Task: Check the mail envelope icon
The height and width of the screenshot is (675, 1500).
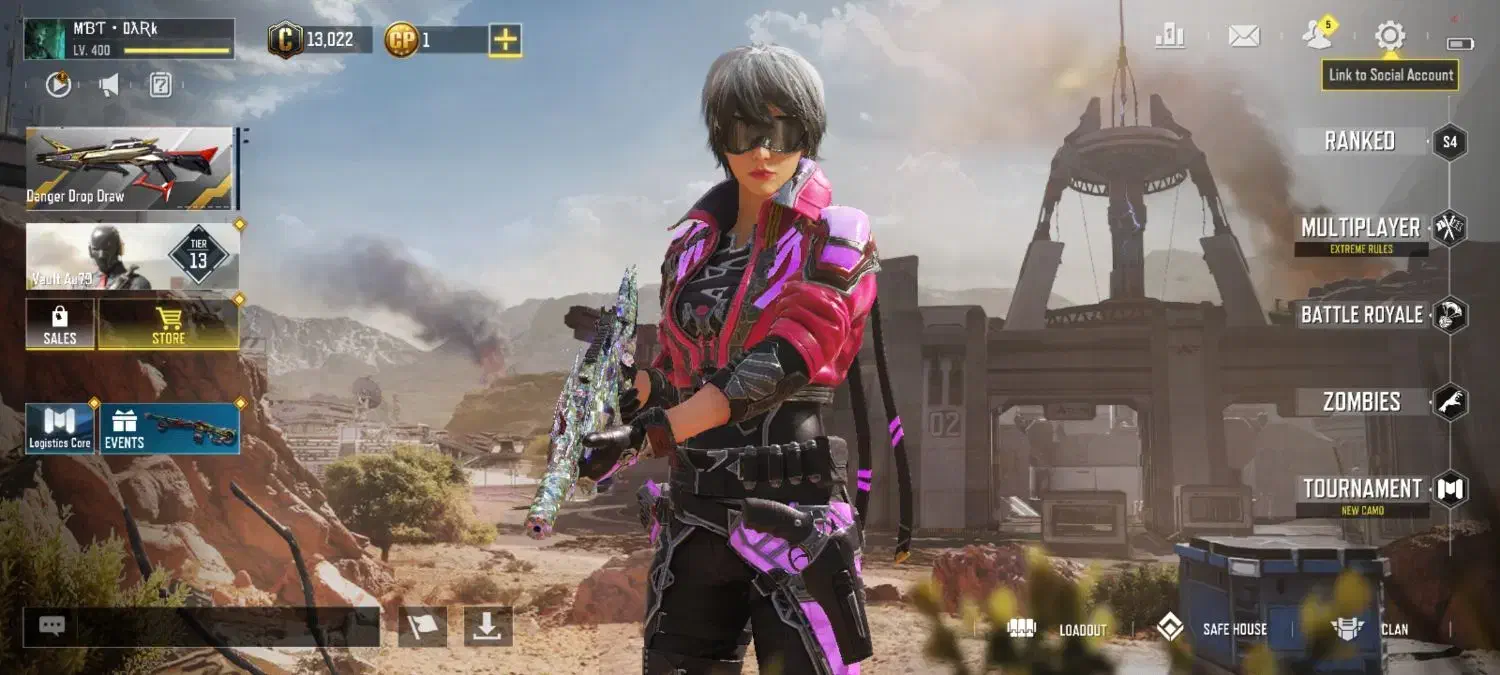Action: tap(1243, 37)
